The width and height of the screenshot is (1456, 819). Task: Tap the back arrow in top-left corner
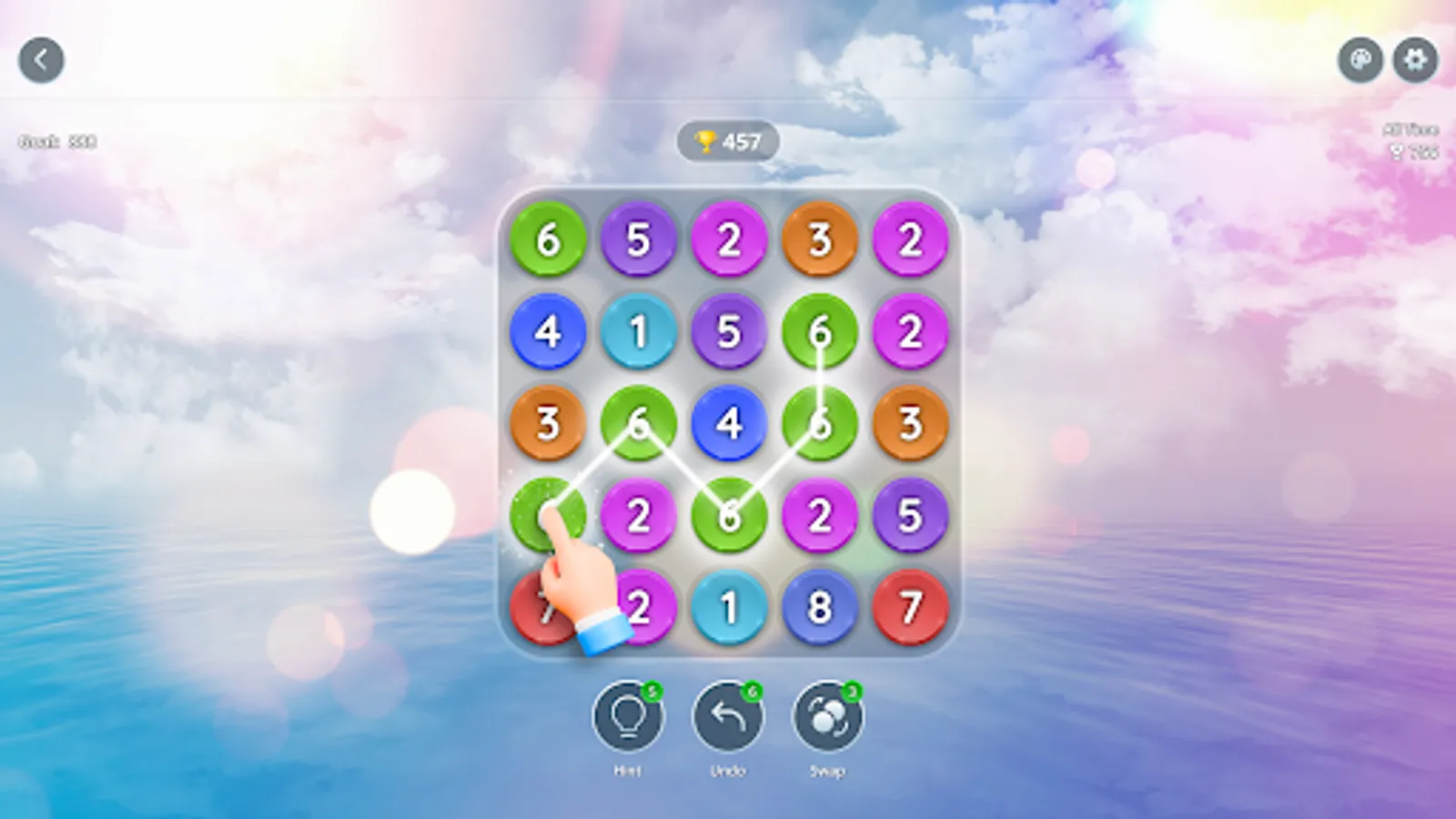[x=40, y=58]
